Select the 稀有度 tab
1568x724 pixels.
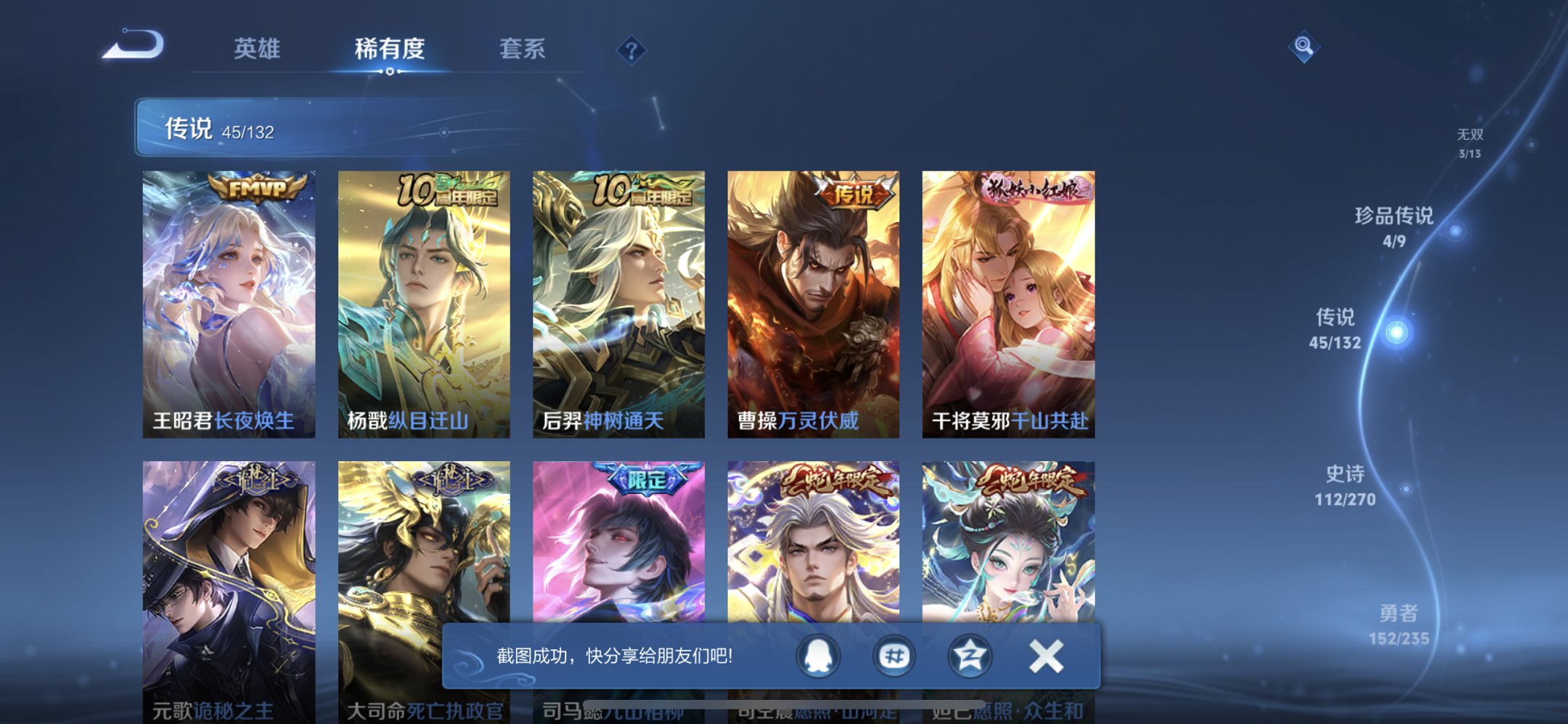click(390, 50)
